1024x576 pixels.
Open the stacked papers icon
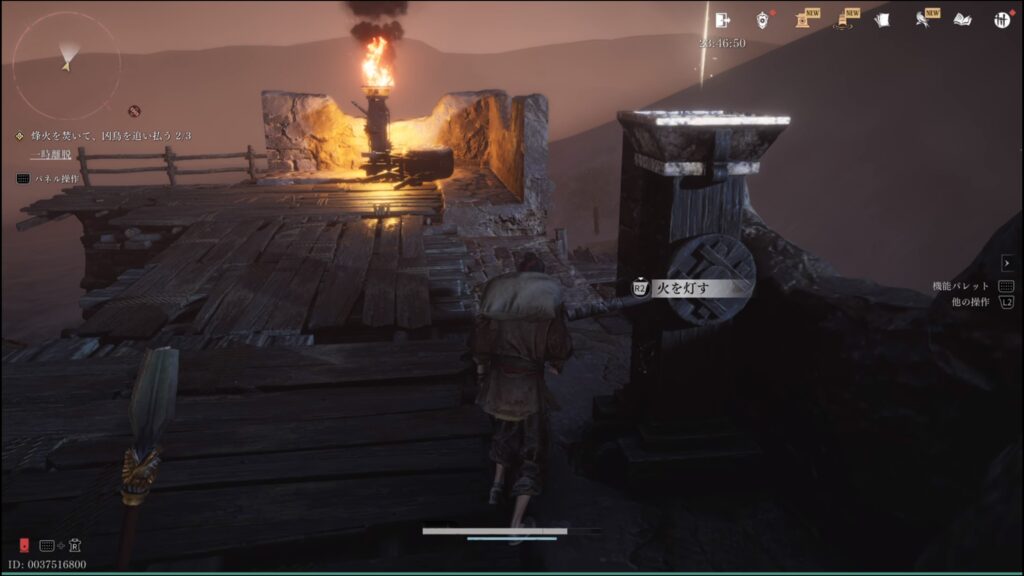(x=883, y=20)
